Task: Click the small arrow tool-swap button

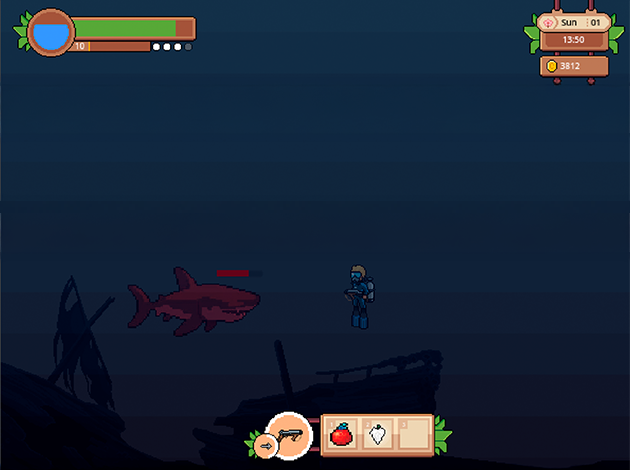Action: point(264,446)
